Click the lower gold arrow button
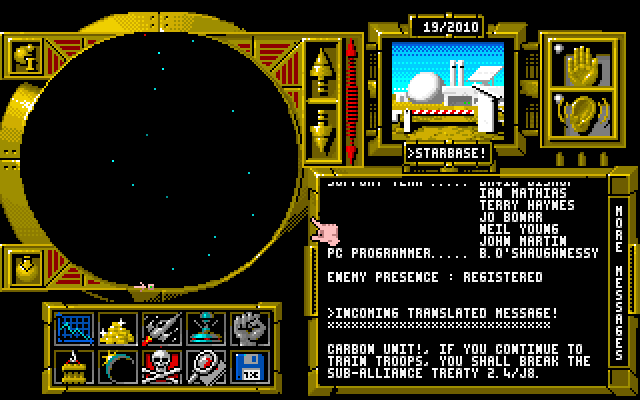The image size is (640, 400). tap(323, 129)
